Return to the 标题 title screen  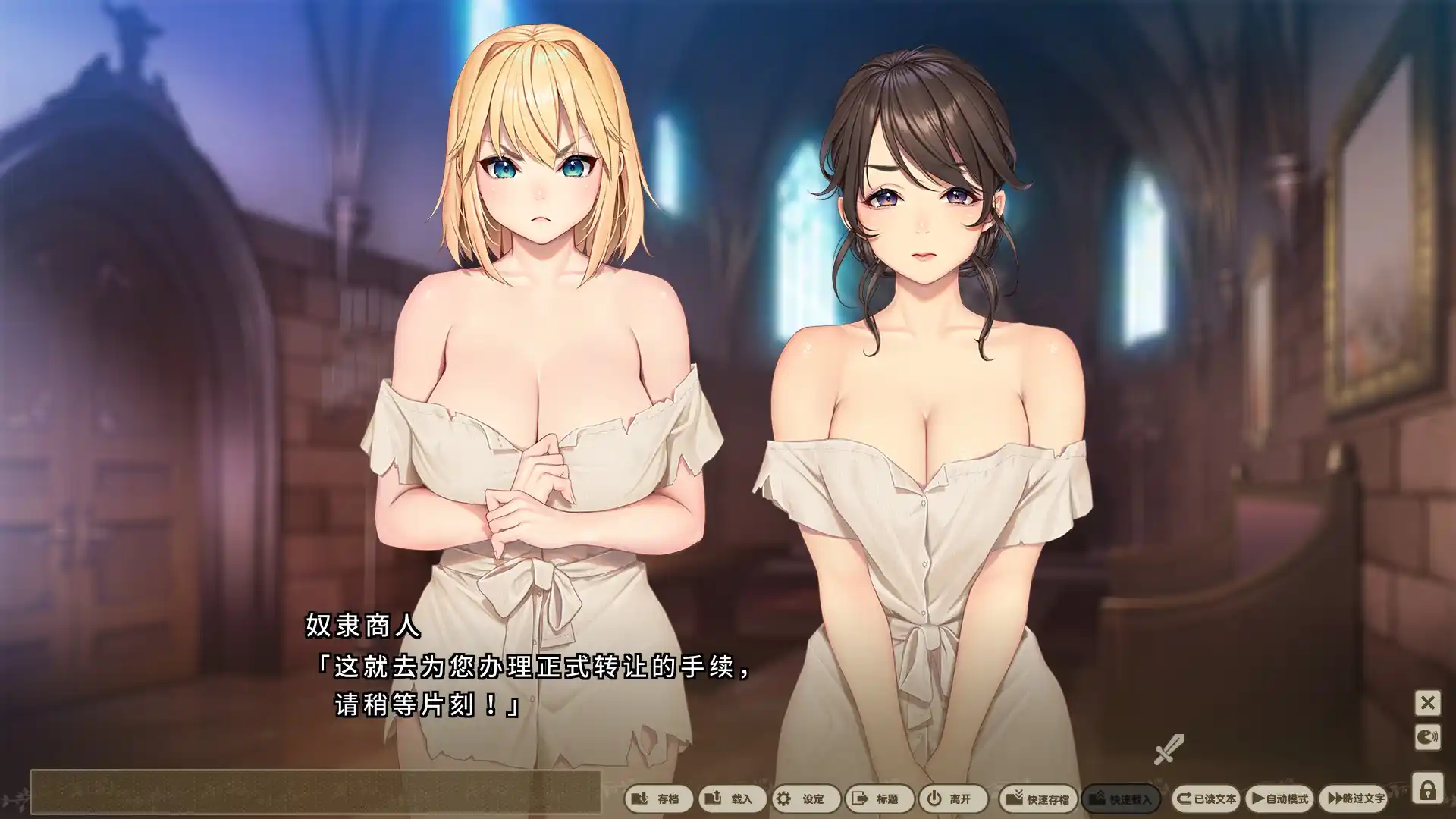(x=878, y=799)
